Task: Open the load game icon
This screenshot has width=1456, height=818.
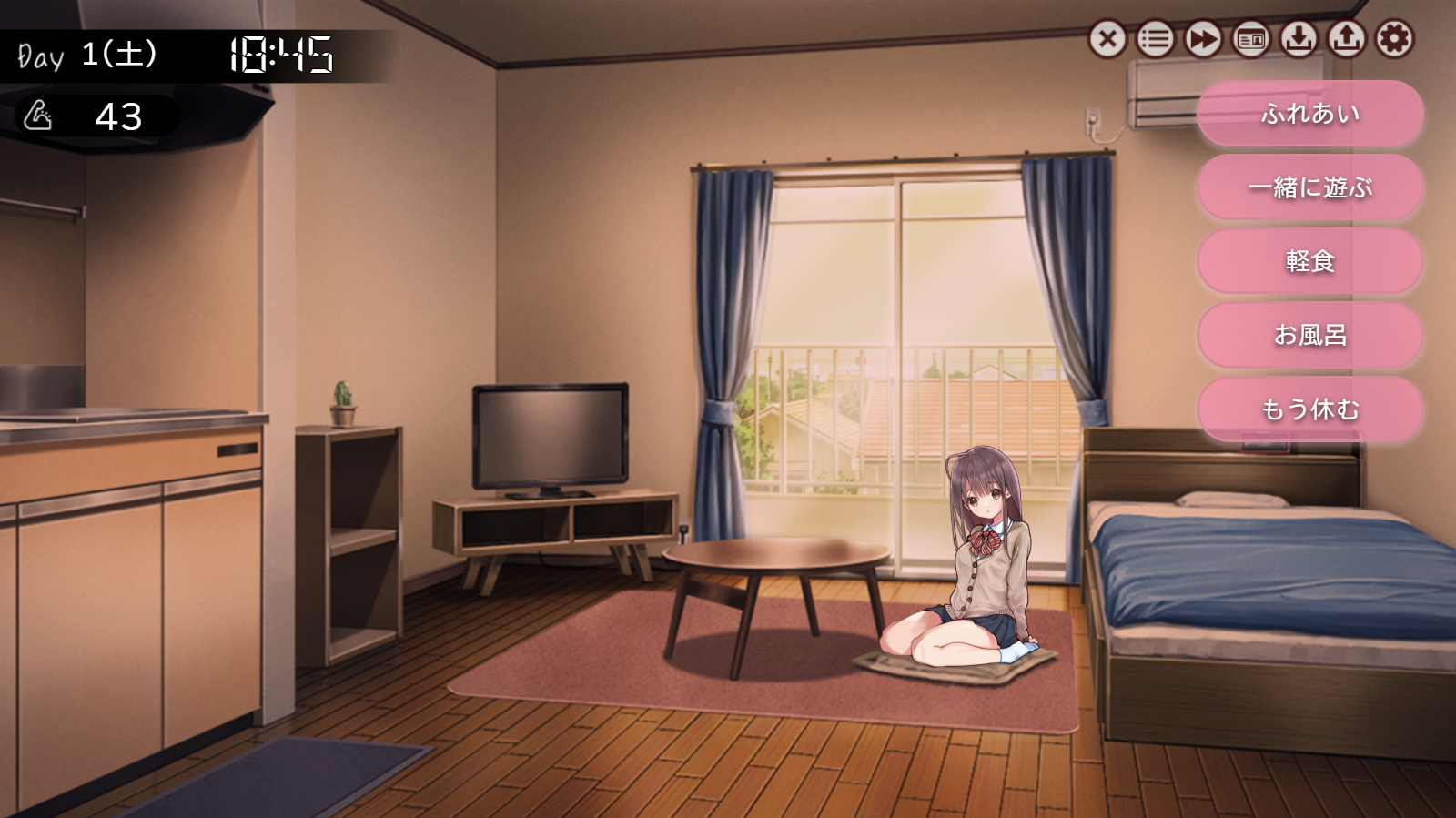Action: tap(1347, 39)
